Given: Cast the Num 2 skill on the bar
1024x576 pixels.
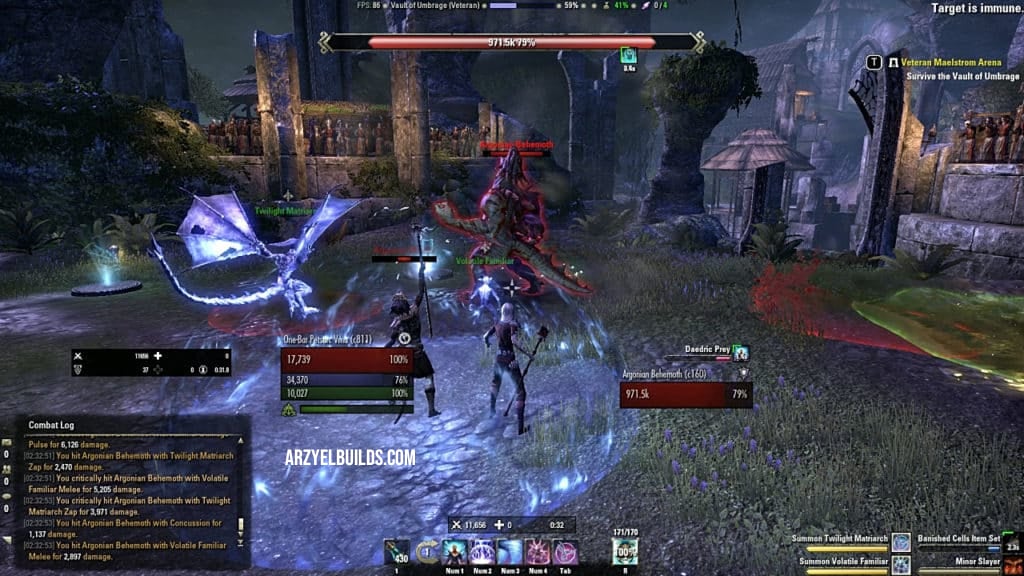Looking at the screenshot, I should click(x=483, y=551).
